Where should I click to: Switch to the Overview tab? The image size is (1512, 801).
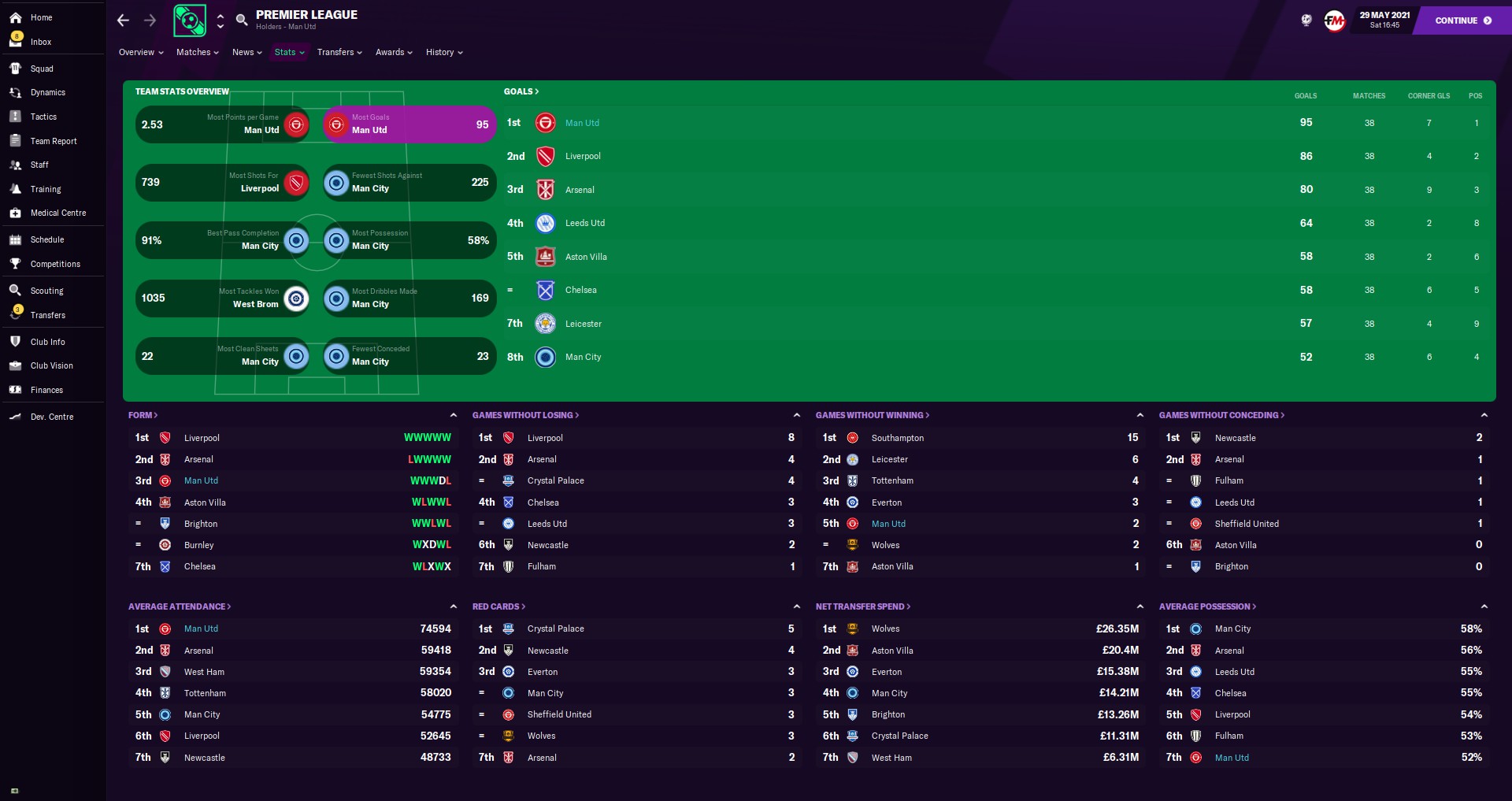click(140, 52)
